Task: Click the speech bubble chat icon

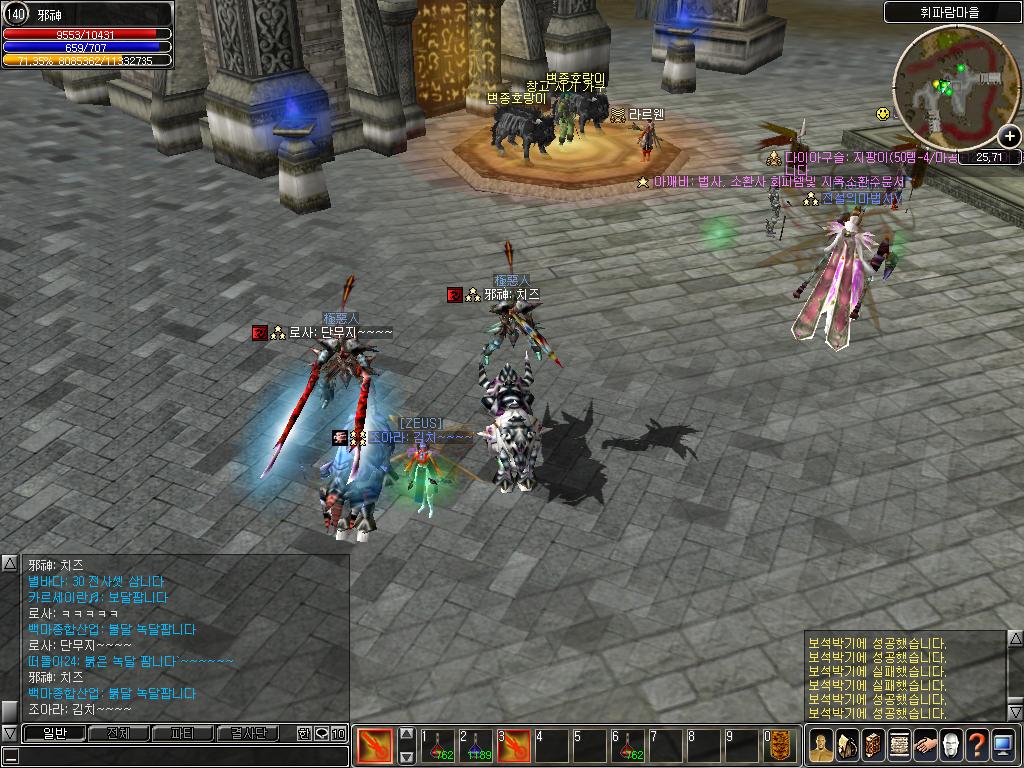Action: coord(321,734)
